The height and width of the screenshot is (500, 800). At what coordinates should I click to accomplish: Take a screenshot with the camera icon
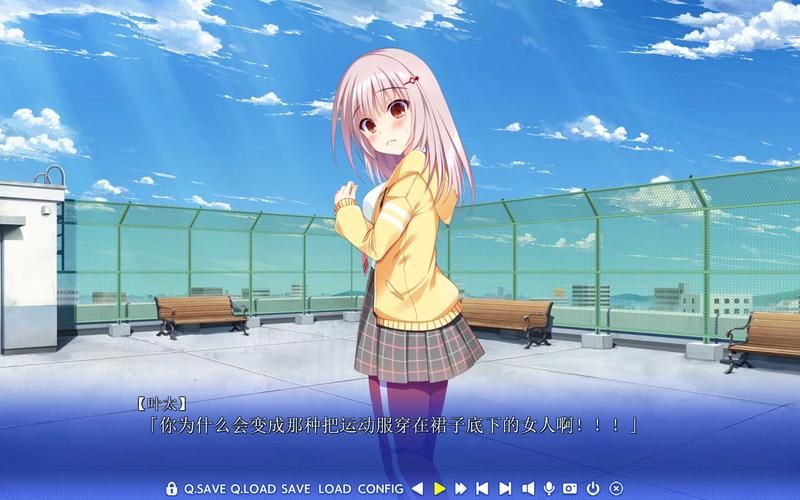[571, 488]
